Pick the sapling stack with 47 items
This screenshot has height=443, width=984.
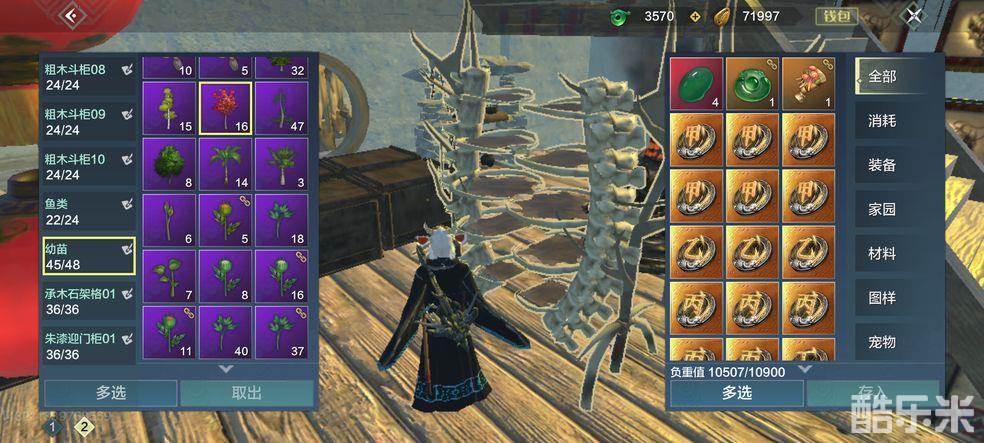tap(281, 108)
